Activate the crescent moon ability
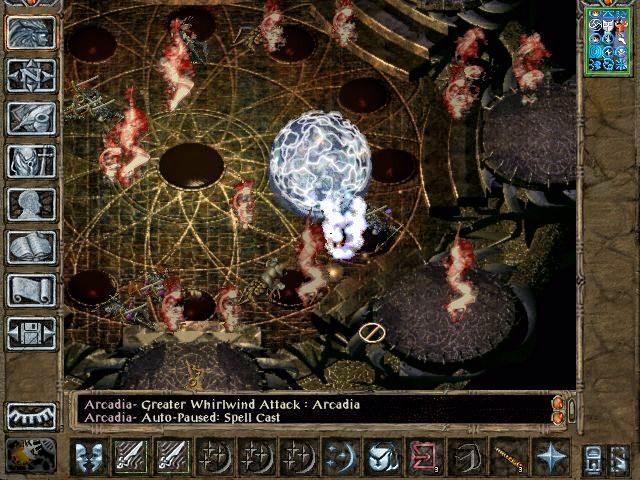Screen dimensions: 640x480 (340, 457)
